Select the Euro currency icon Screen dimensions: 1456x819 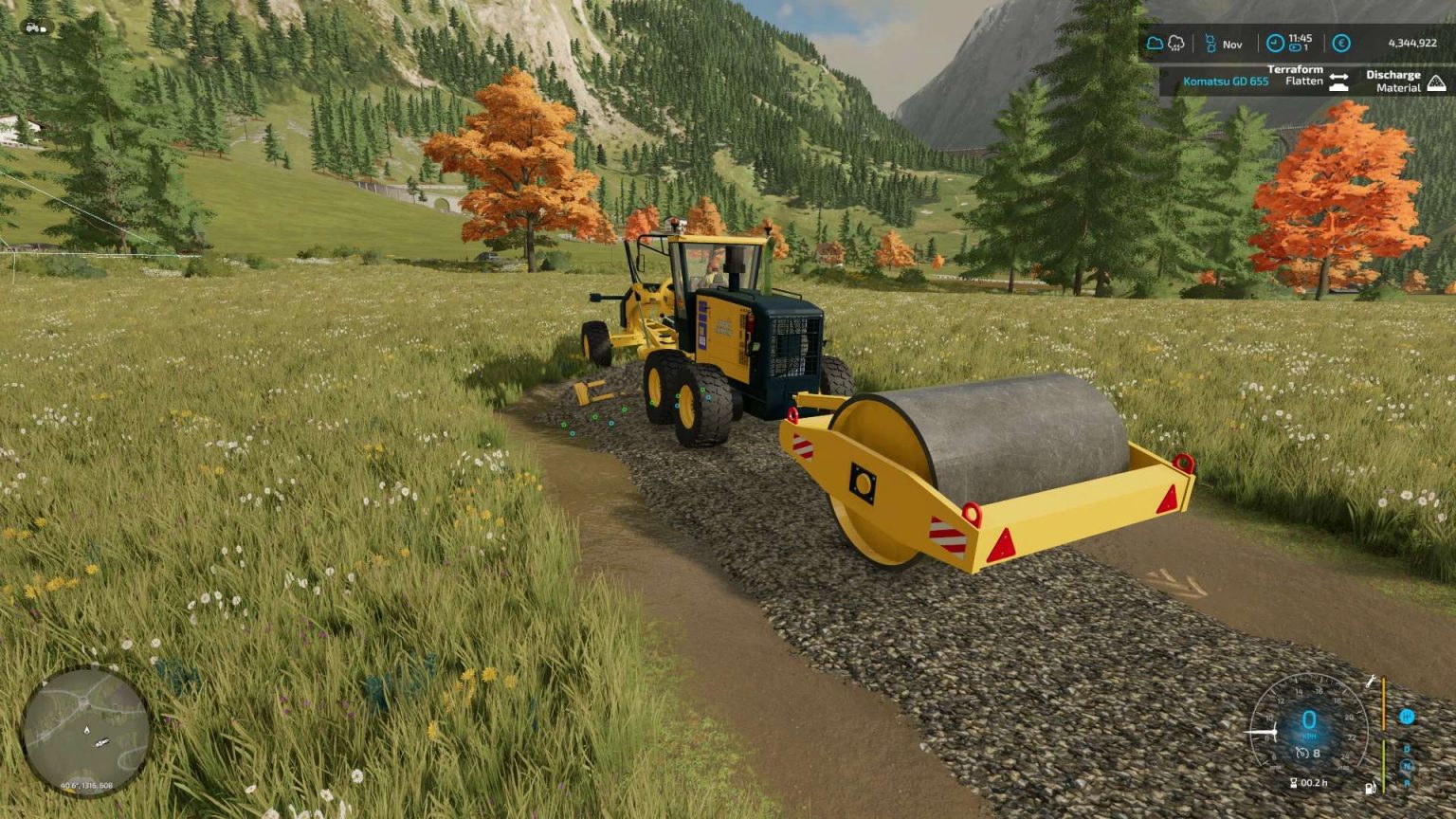1341,43
